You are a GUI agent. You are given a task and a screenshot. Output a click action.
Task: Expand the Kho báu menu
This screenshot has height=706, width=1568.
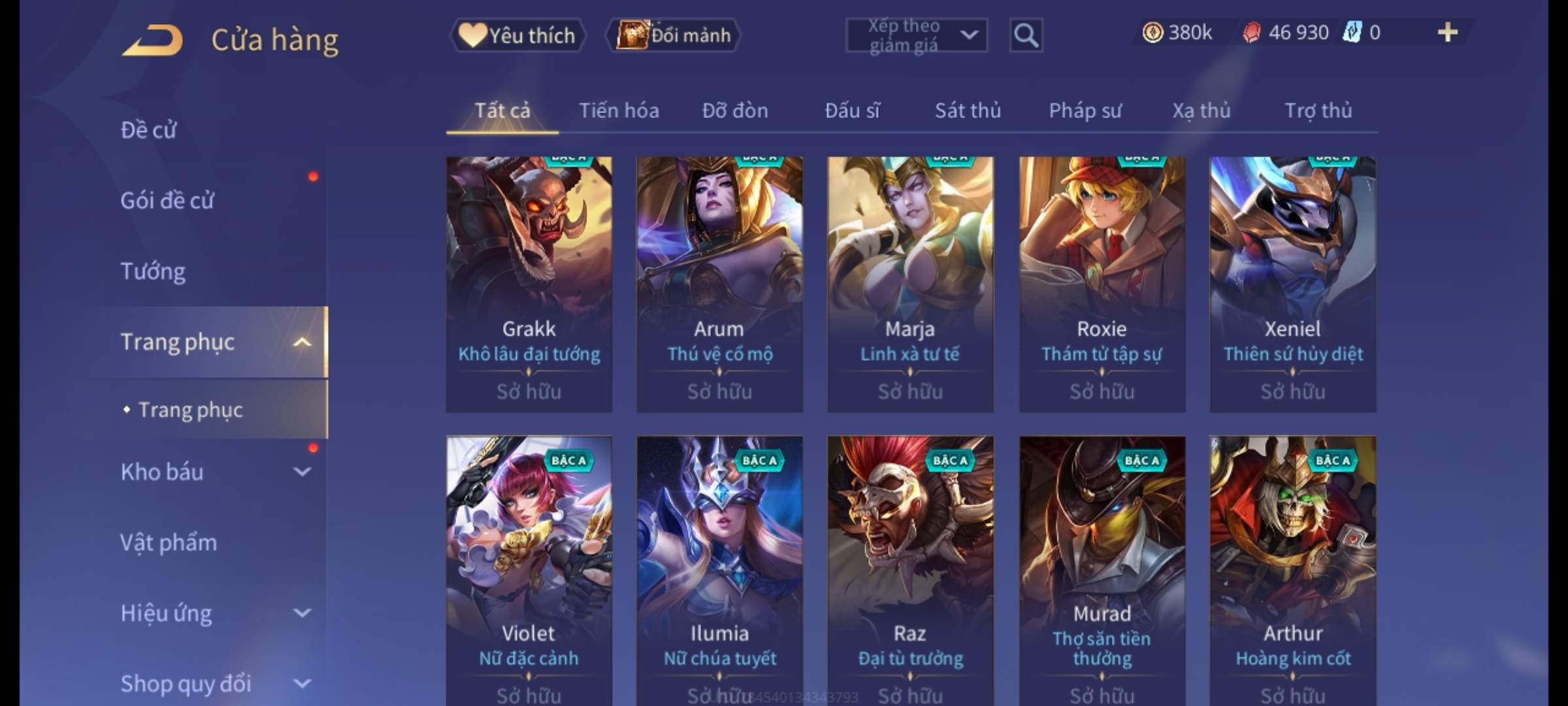[214, 472]
